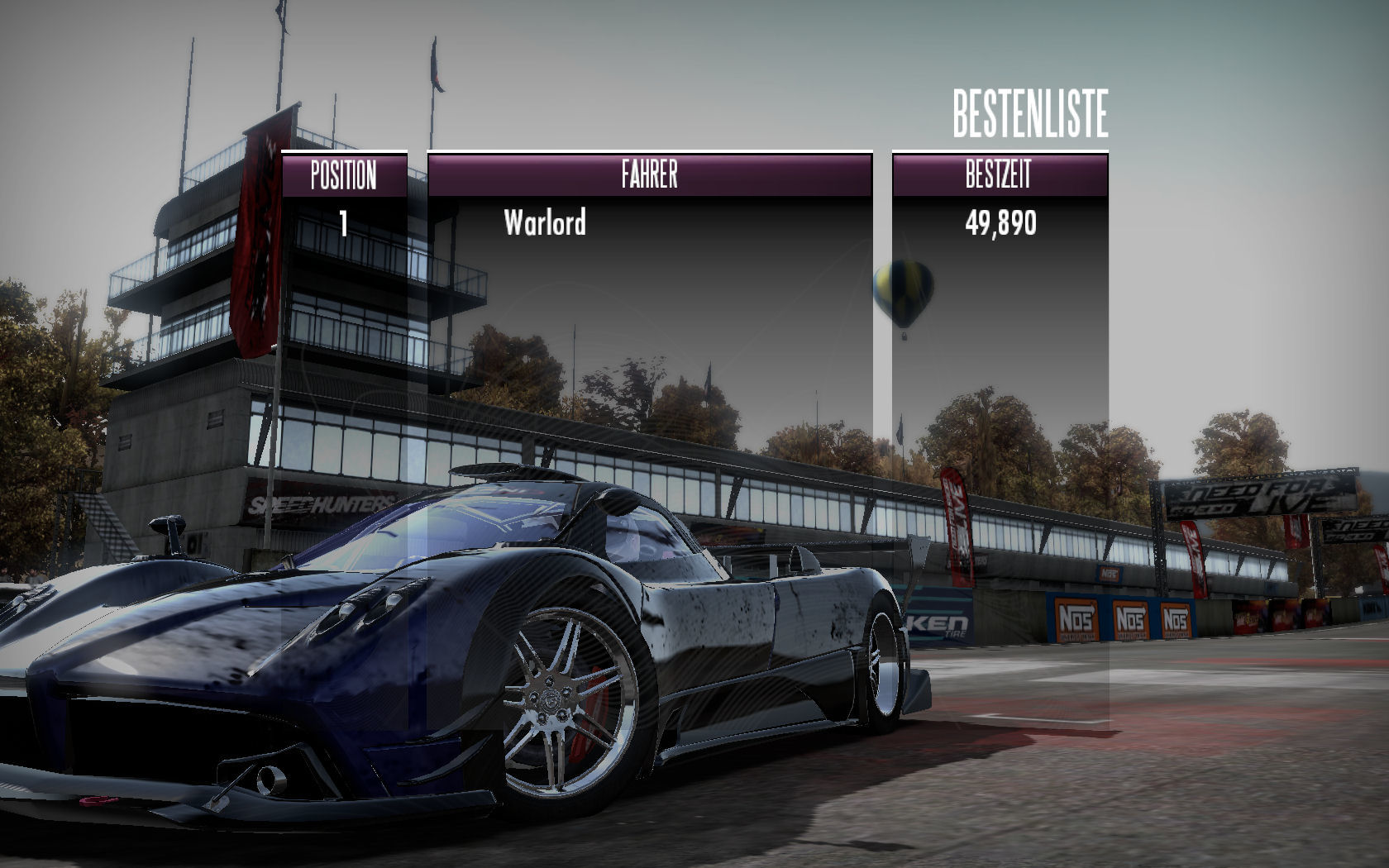Screen dimensions: 1389x868
Task: Click the Fahrer column header
Action: click(649, 174)
